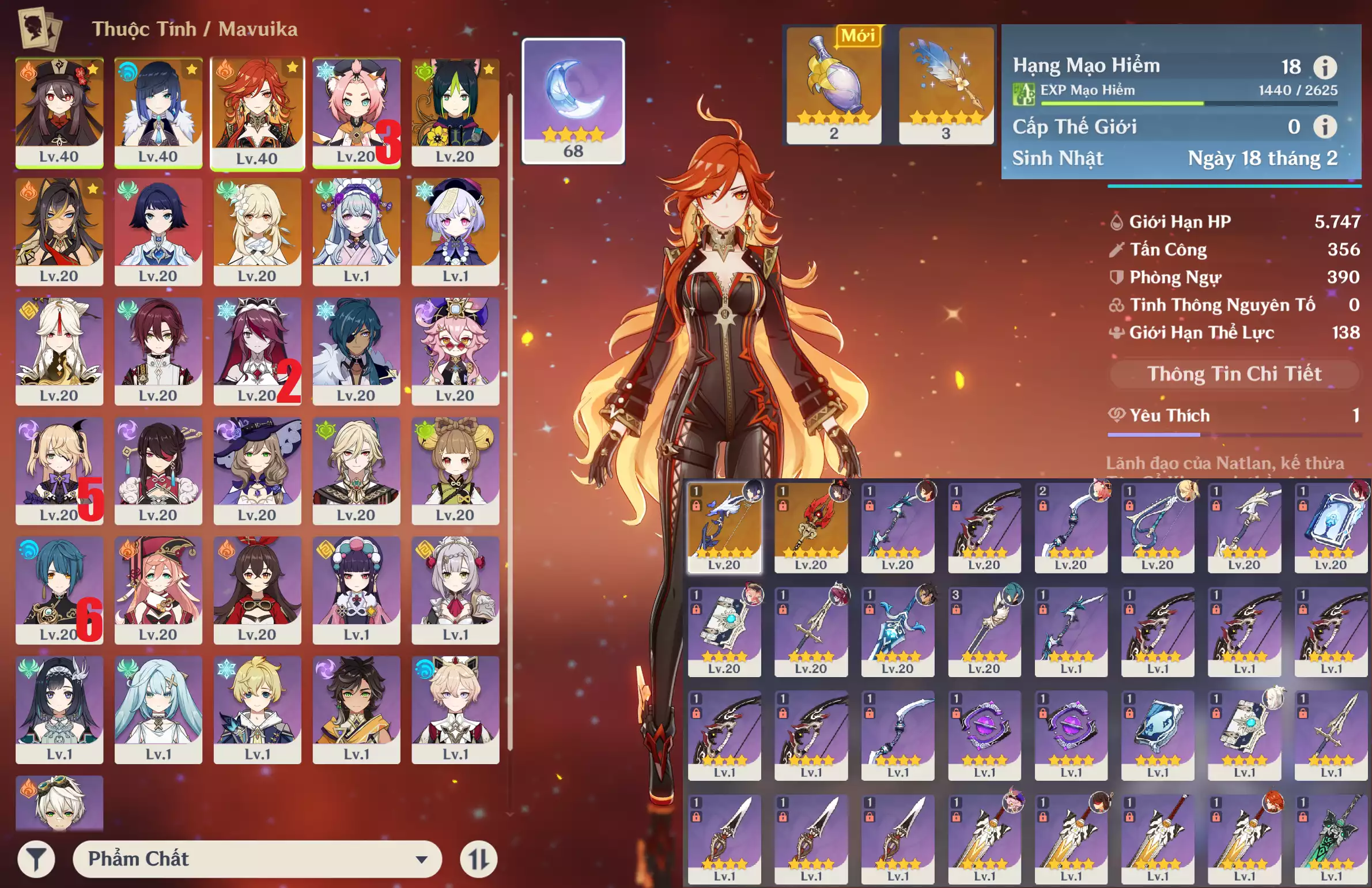Select Hu Tao character portrait
Image resolution: width=1372 pixels, height=888 pixels.
click(x=59, y=112)
